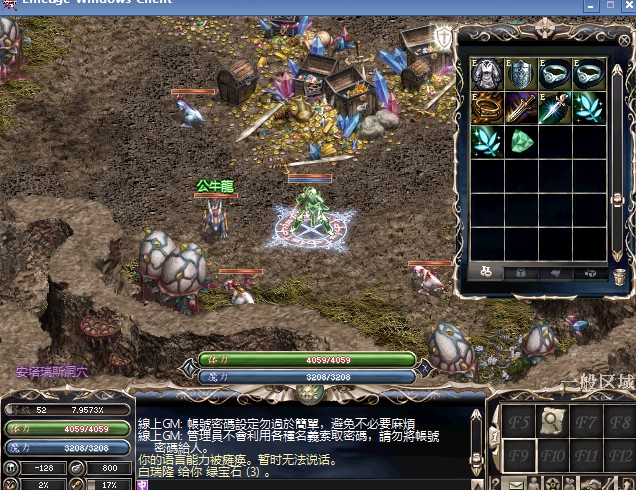Open the inventory trash bin
This screenshot has height=490, width=636.
[620, 275]
